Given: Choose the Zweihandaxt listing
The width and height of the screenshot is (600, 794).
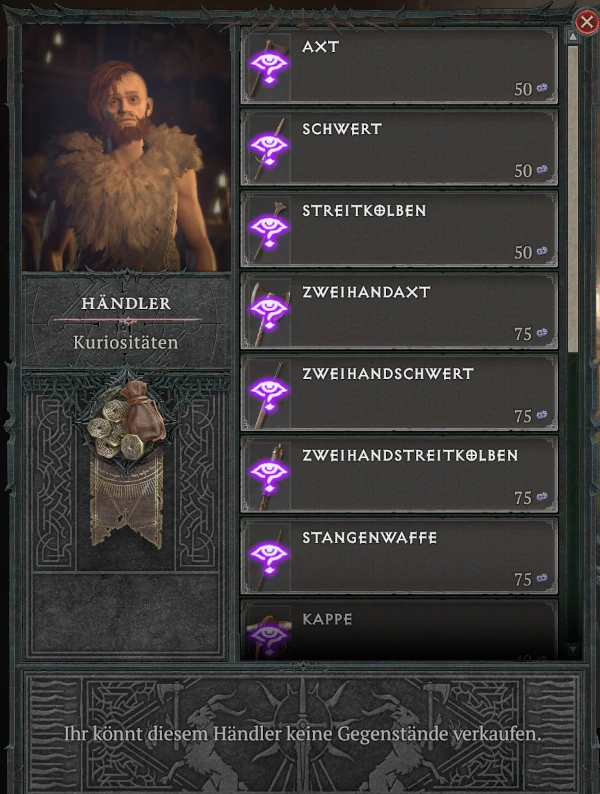Looking at the screenshot, I should pos(399,311).
